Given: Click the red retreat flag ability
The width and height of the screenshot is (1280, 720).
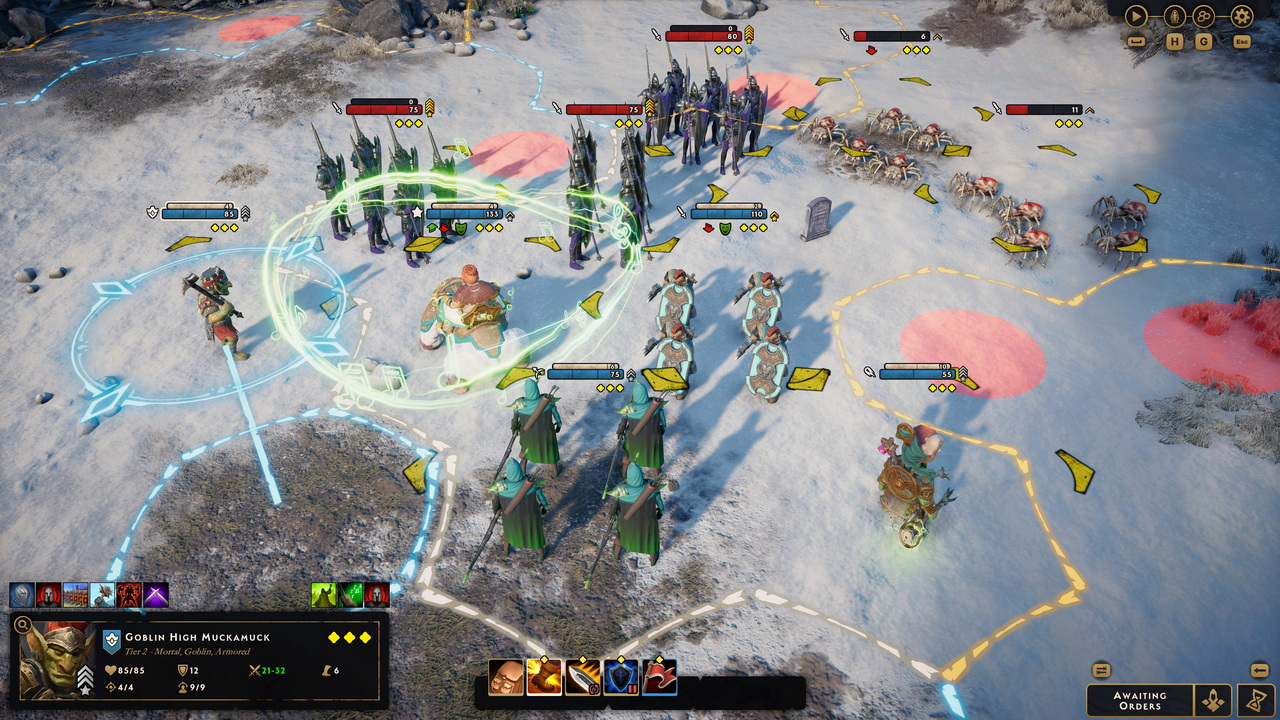Looking at the screenshot, I should [661, 678].
